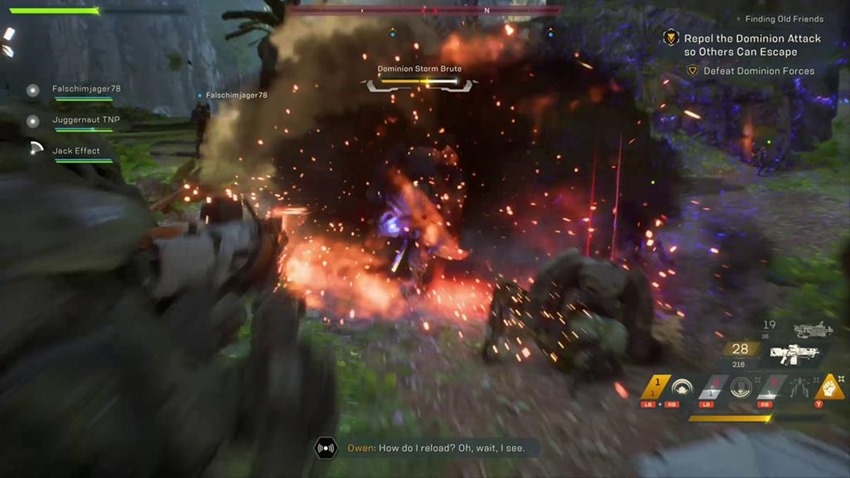Select Jack Effect in the squad list
The image size is (850, 478).
[x=75, y=151]
